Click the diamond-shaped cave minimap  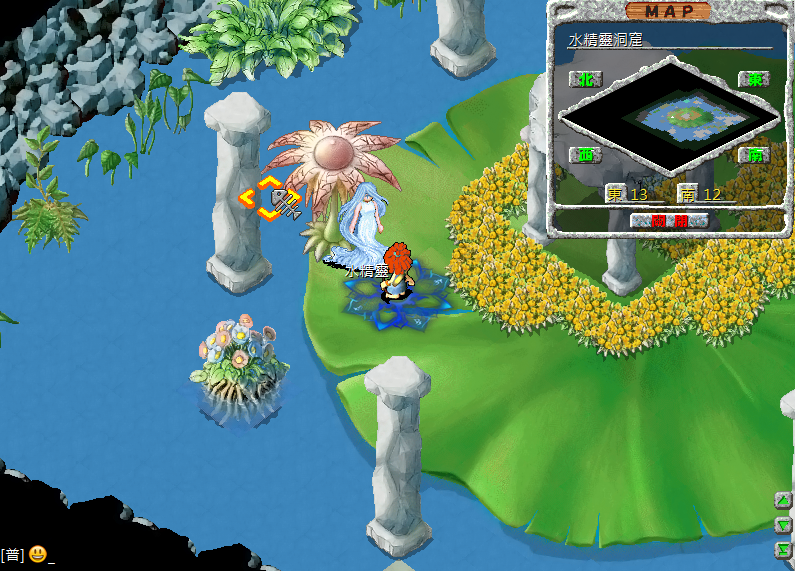[x=670, y=116]
